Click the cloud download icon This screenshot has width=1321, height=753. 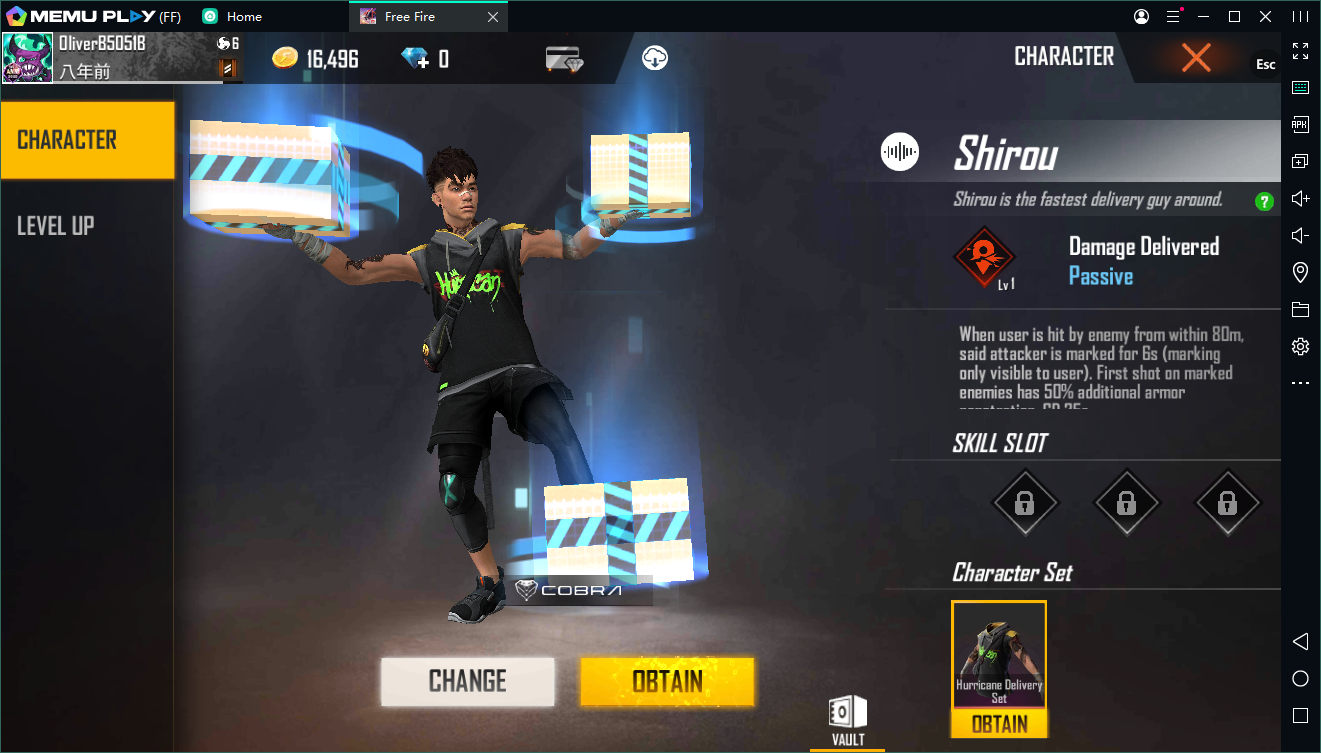(x=655, y=58)
